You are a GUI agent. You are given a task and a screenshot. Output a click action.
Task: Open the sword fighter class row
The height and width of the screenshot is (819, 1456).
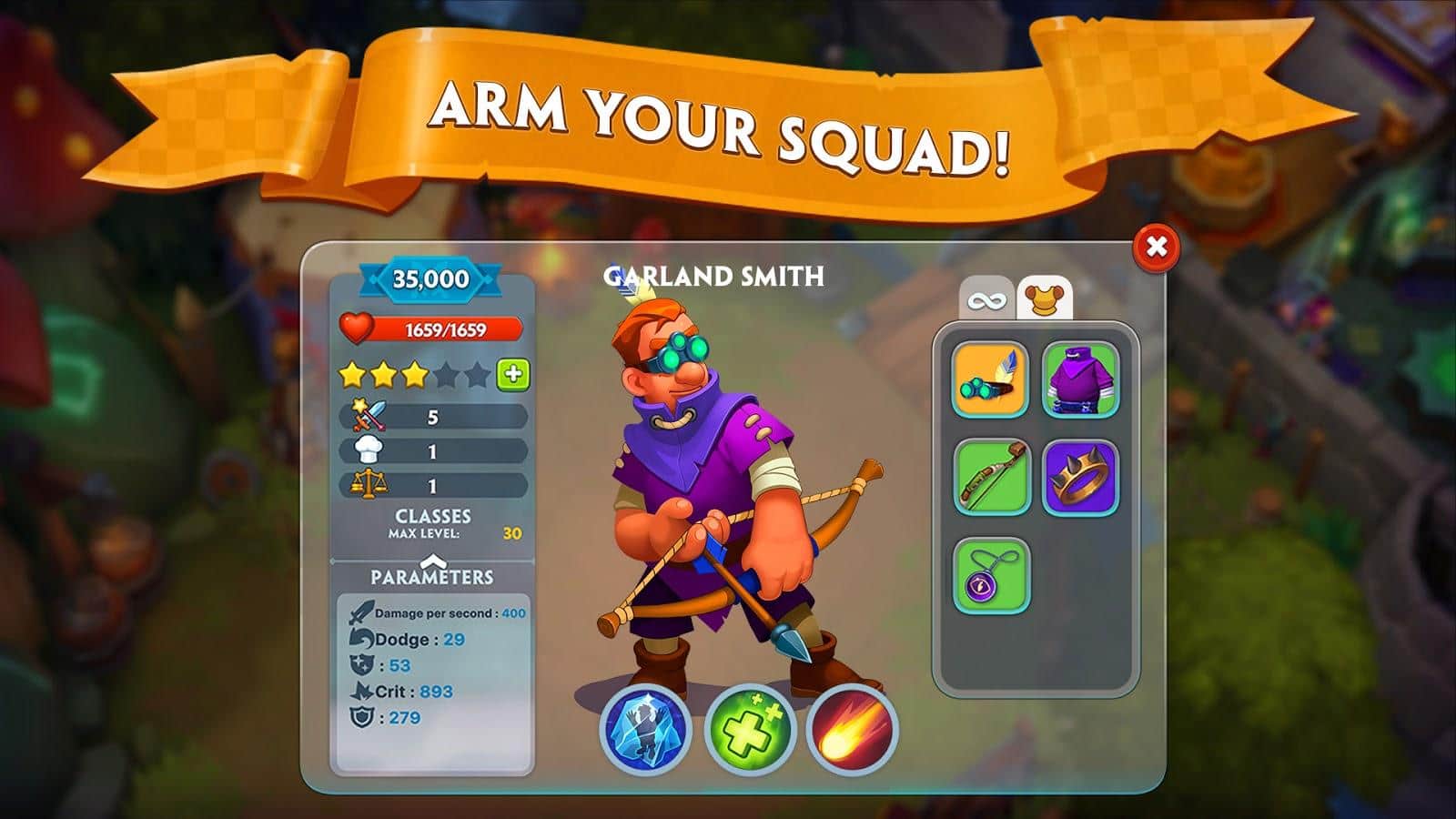433,417
